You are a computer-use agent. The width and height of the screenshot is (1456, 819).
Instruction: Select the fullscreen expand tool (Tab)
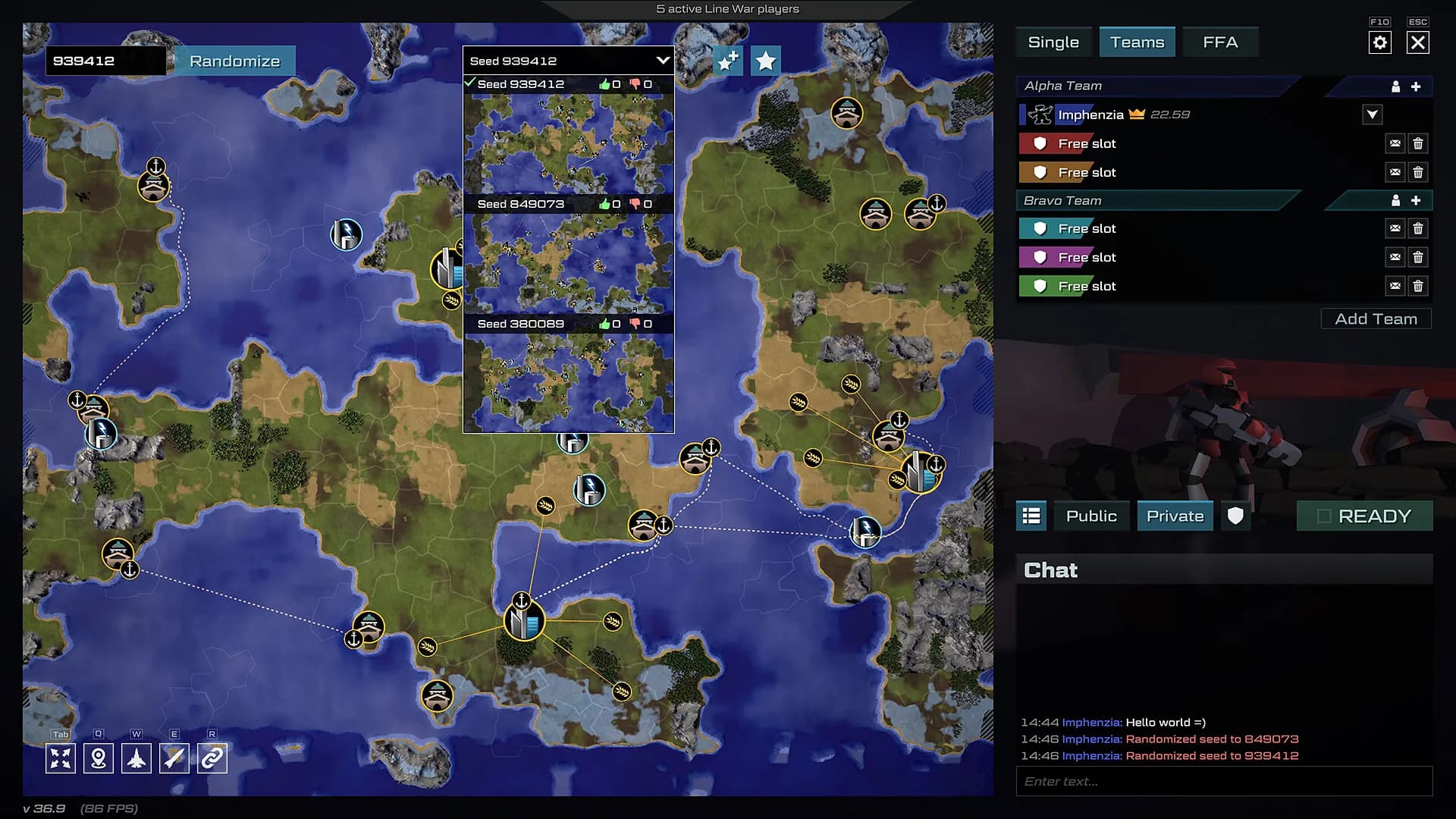[61, 757]
